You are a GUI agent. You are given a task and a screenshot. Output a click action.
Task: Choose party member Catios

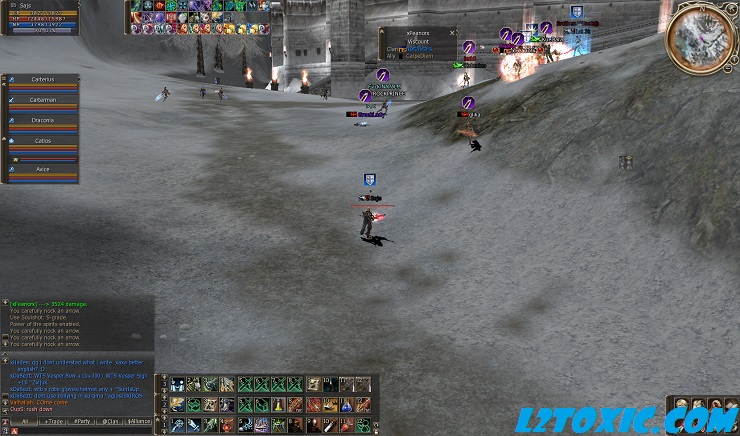coord(41,142)
